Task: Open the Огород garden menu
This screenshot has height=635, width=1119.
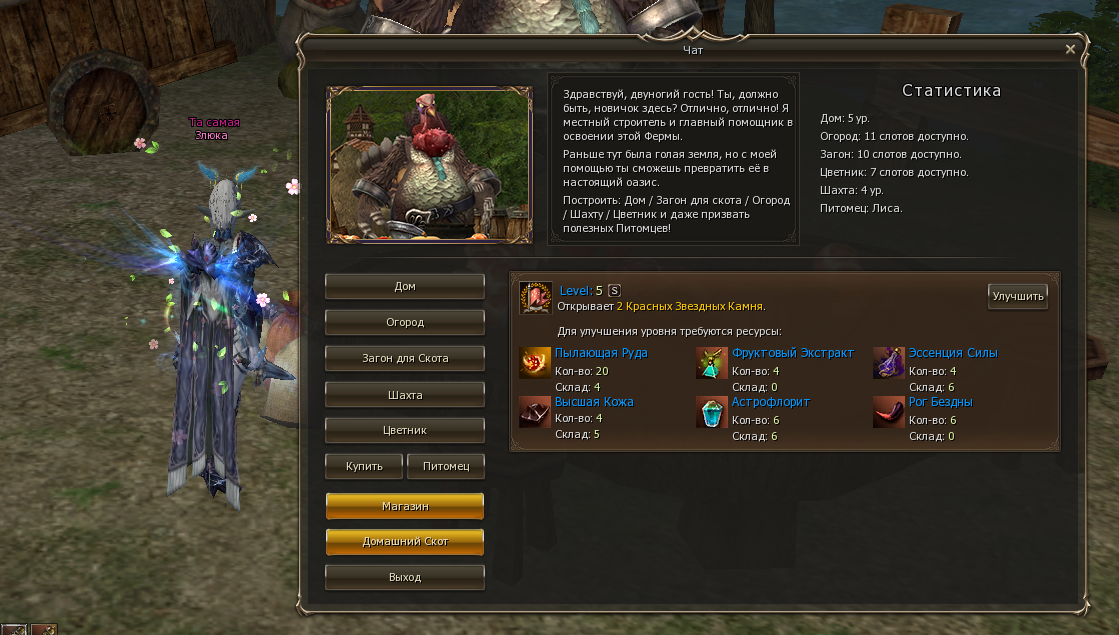Action: [405, 322]
